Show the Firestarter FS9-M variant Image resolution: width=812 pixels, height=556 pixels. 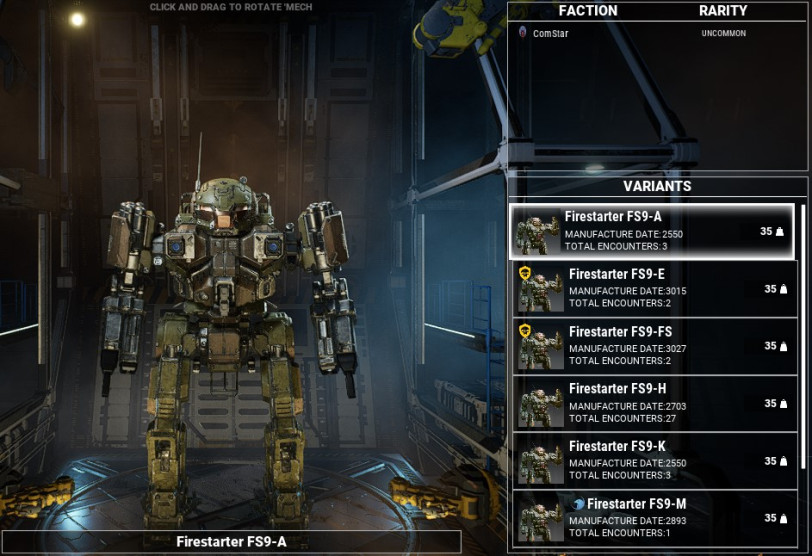pyautogui.click(x=655, y=517)
